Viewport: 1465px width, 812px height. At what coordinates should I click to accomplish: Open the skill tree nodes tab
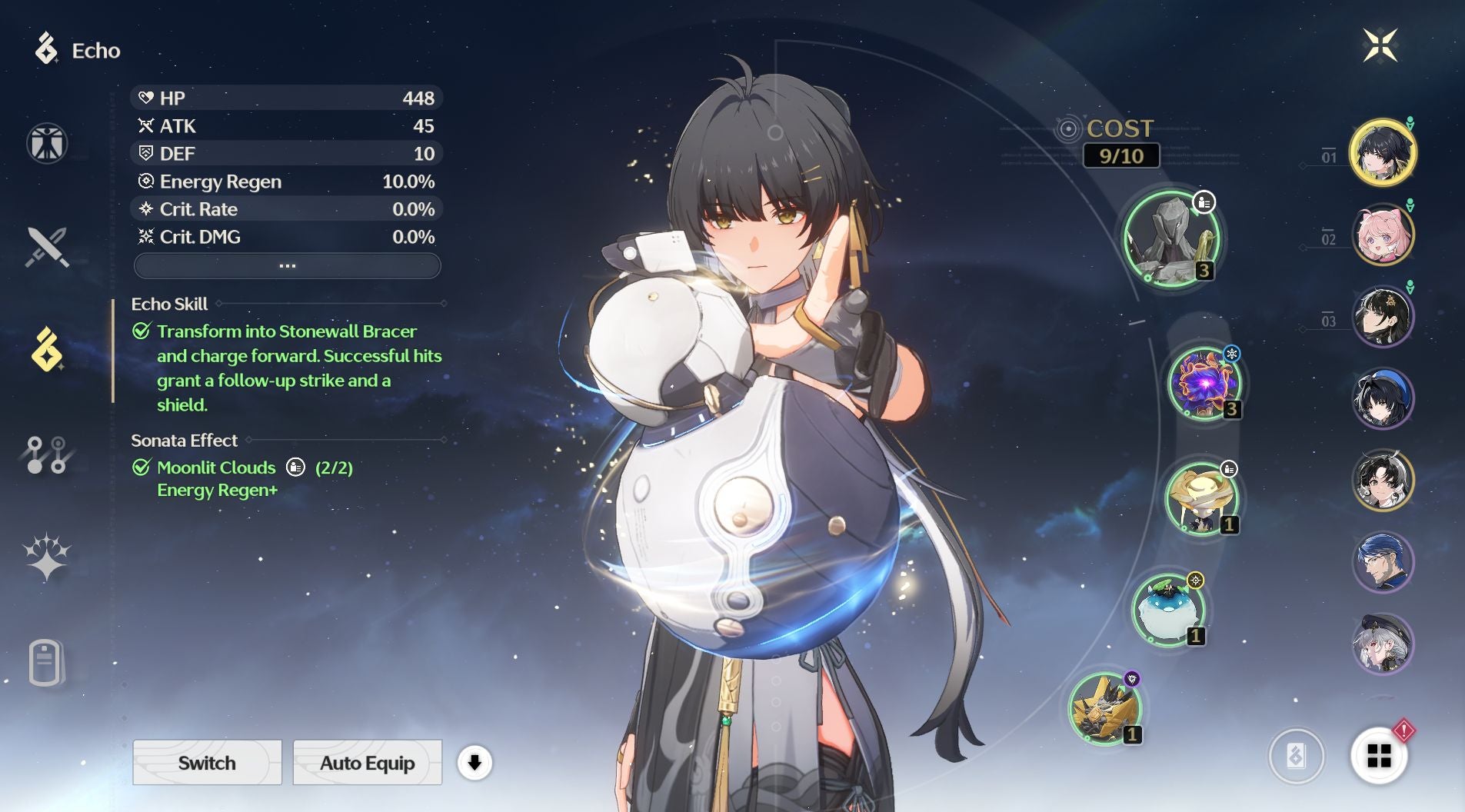tap(47, 455)
